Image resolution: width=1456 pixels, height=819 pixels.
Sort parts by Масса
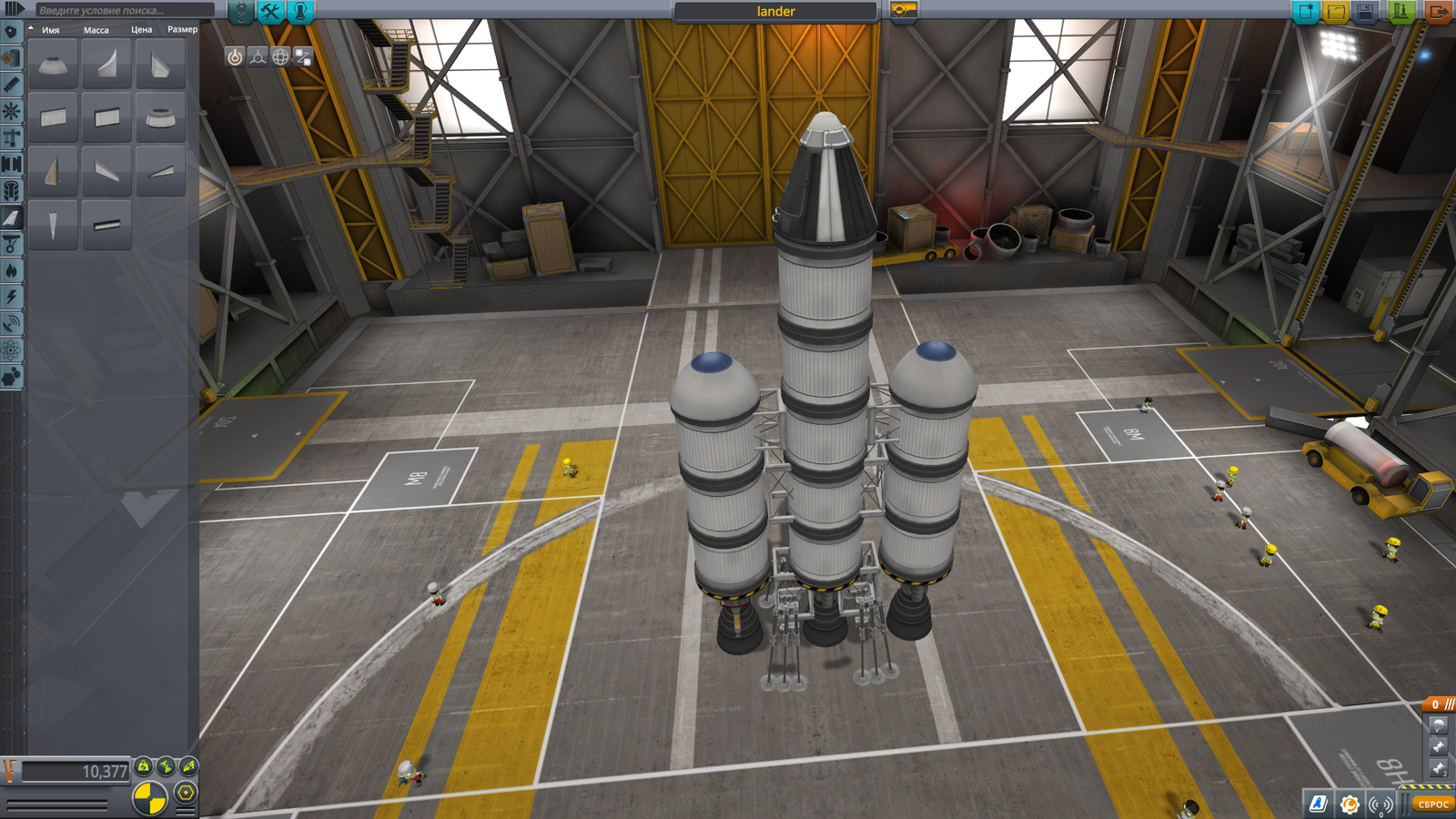(x=96, y=30)
